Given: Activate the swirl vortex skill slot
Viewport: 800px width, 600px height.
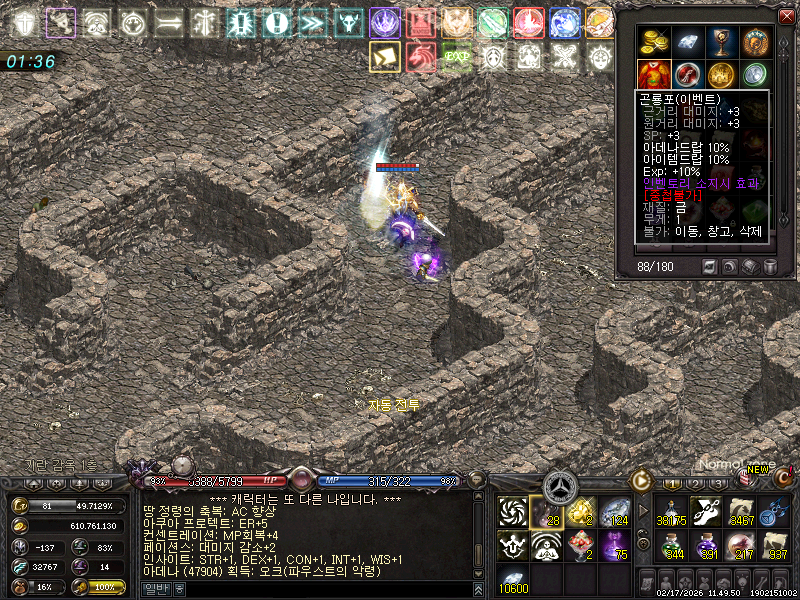Looking at the screenshot, I should [513, 512].
